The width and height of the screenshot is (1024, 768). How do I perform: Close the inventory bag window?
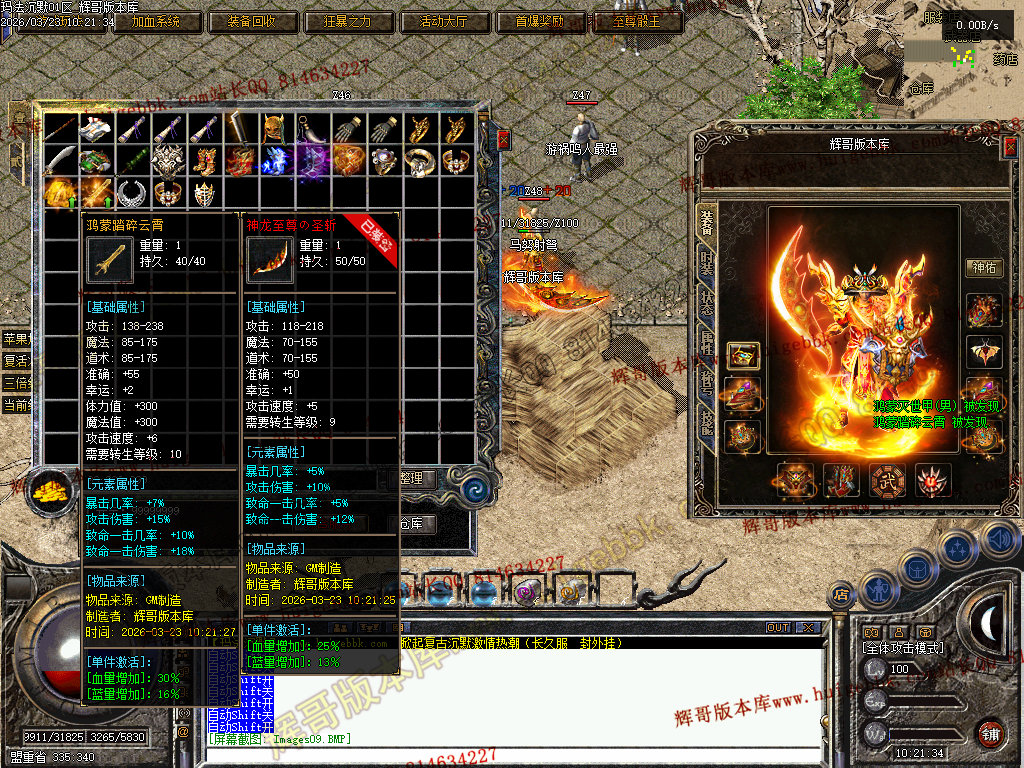503,139
